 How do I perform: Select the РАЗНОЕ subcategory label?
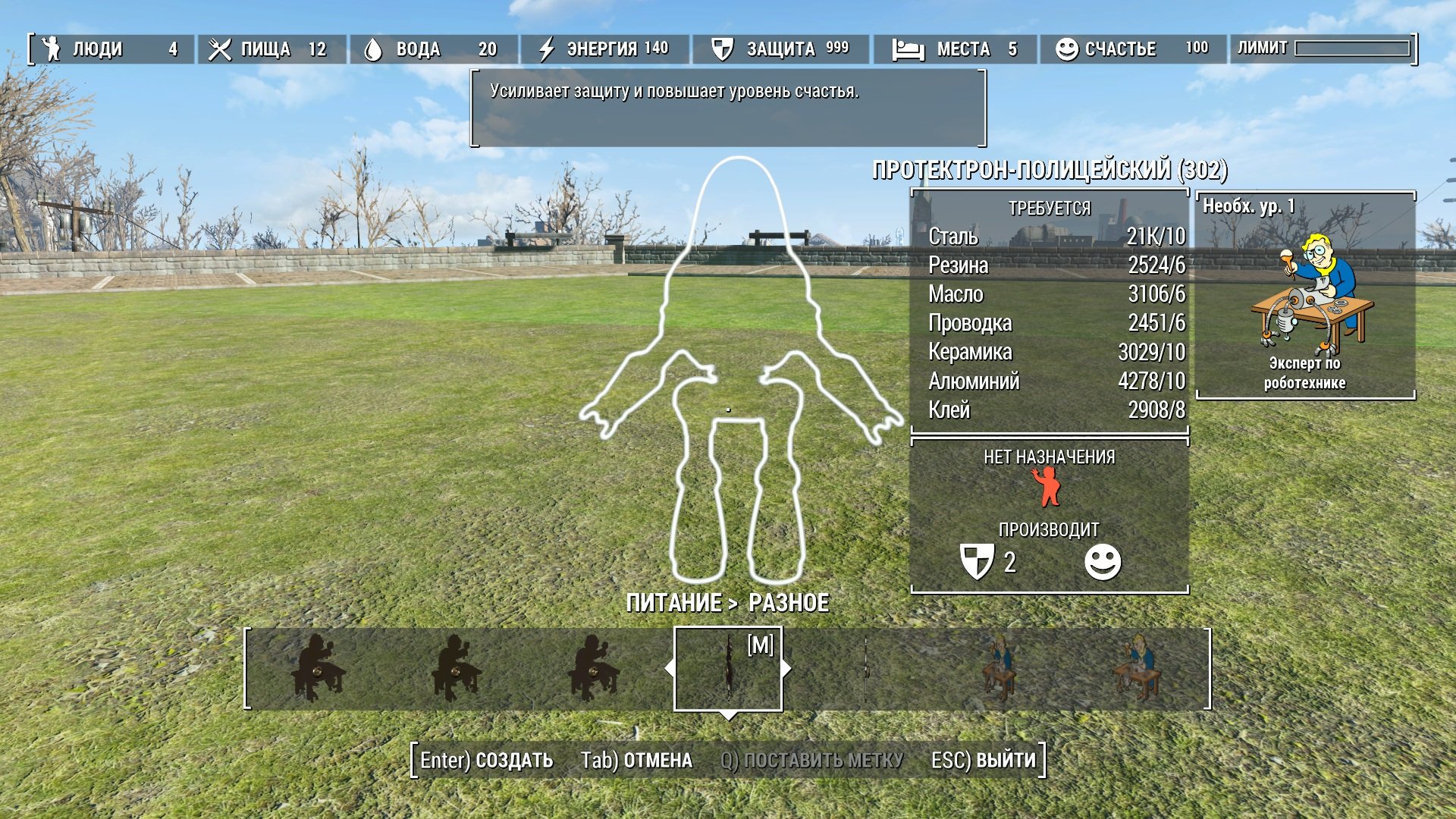point(789,603)
